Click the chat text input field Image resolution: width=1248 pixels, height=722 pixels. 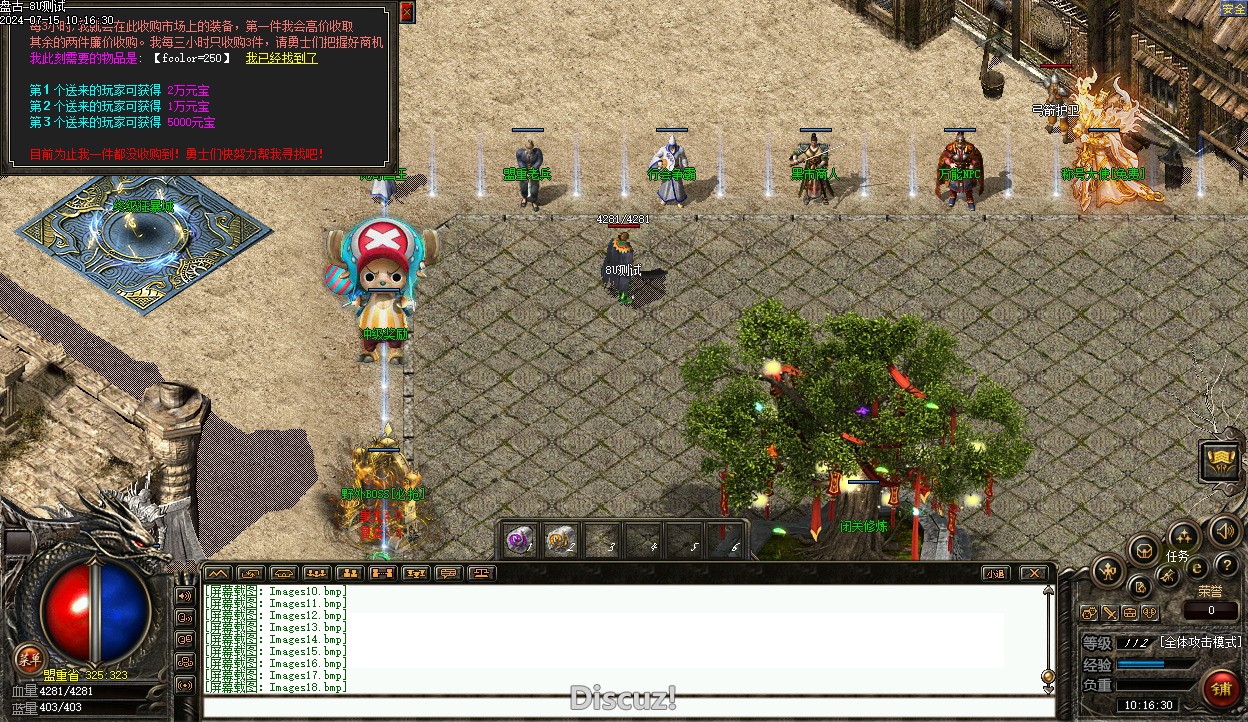[628, 708]
